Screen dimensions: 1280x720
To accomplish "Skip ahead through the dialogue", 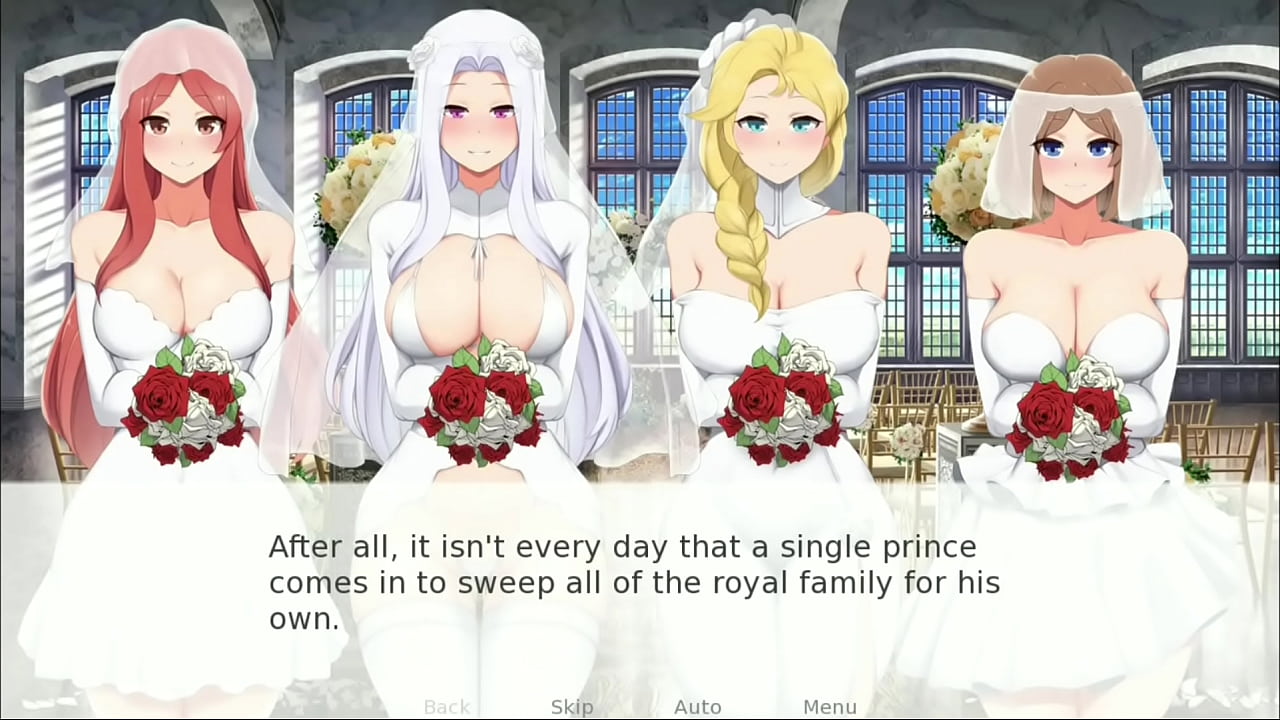I will pyautogui.click(x=572, y=707).
